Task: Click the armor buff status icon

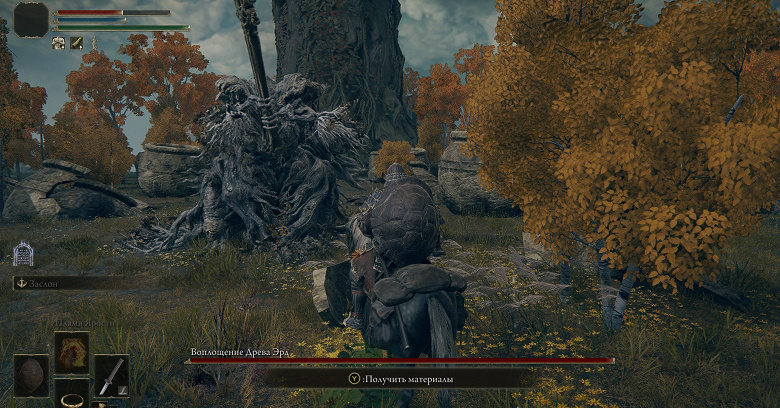Action: tap(58, 43)
